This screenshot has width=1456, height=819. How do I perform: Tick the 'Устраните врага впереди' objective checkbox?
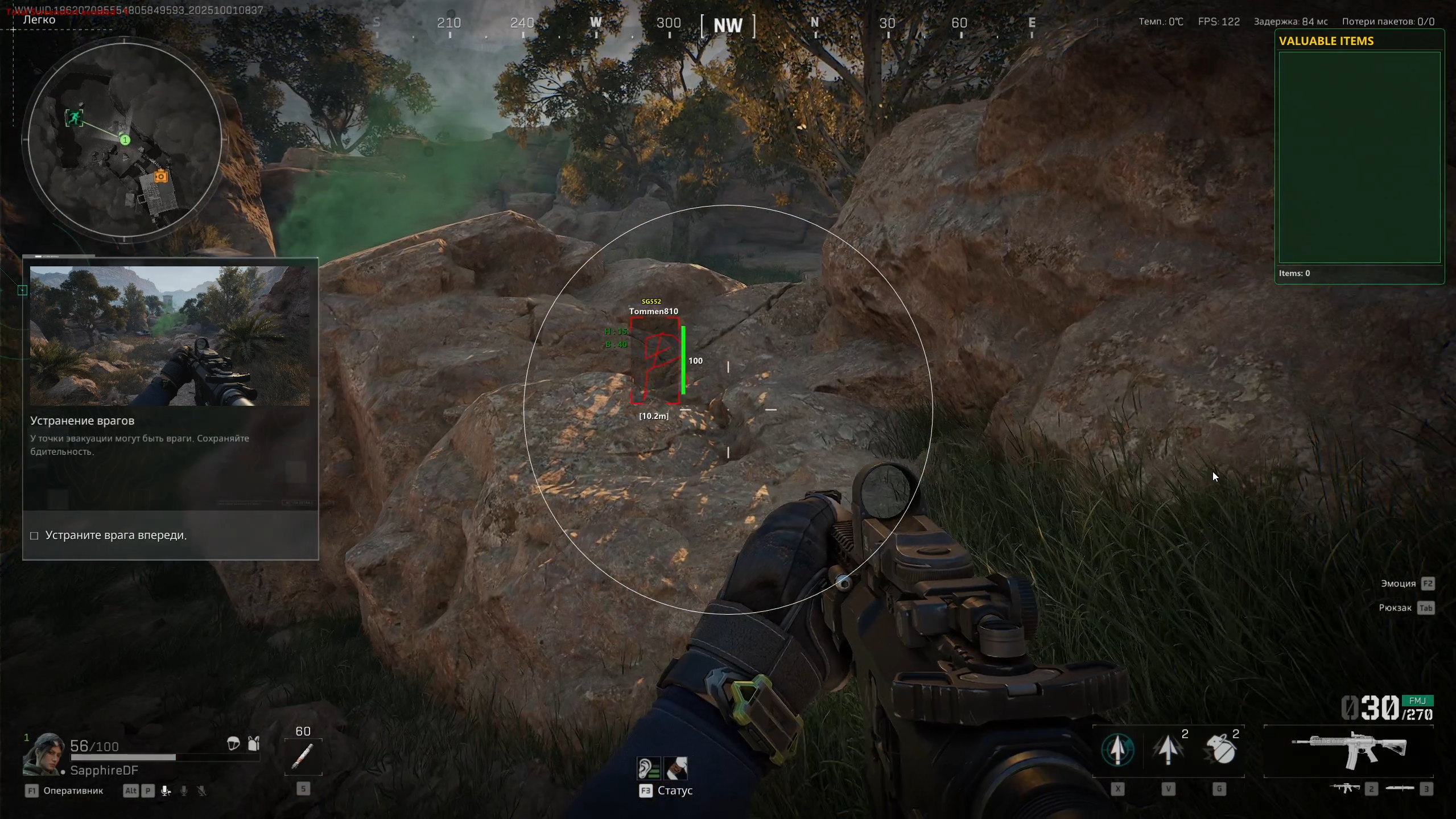coord(34,536)
